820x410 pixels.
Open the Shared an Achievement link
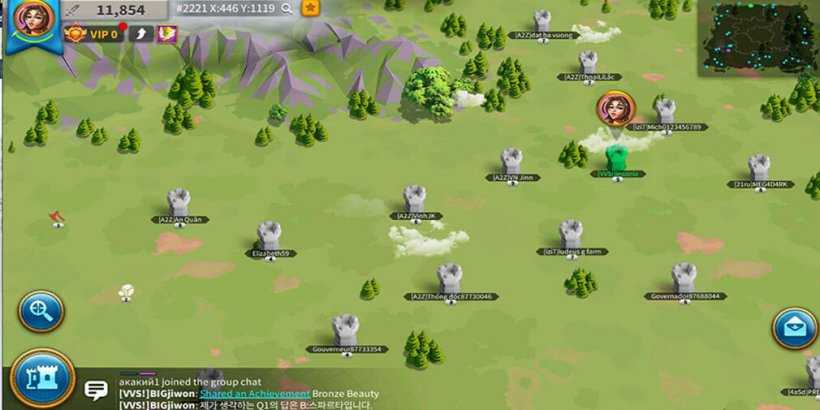(x=254, y=393)
